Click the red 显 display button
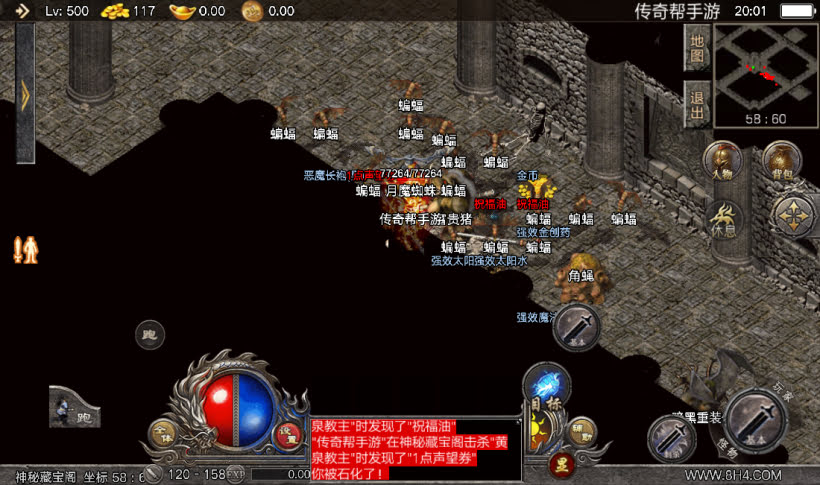Screen dimensions: 820x485 pos(562,463)
